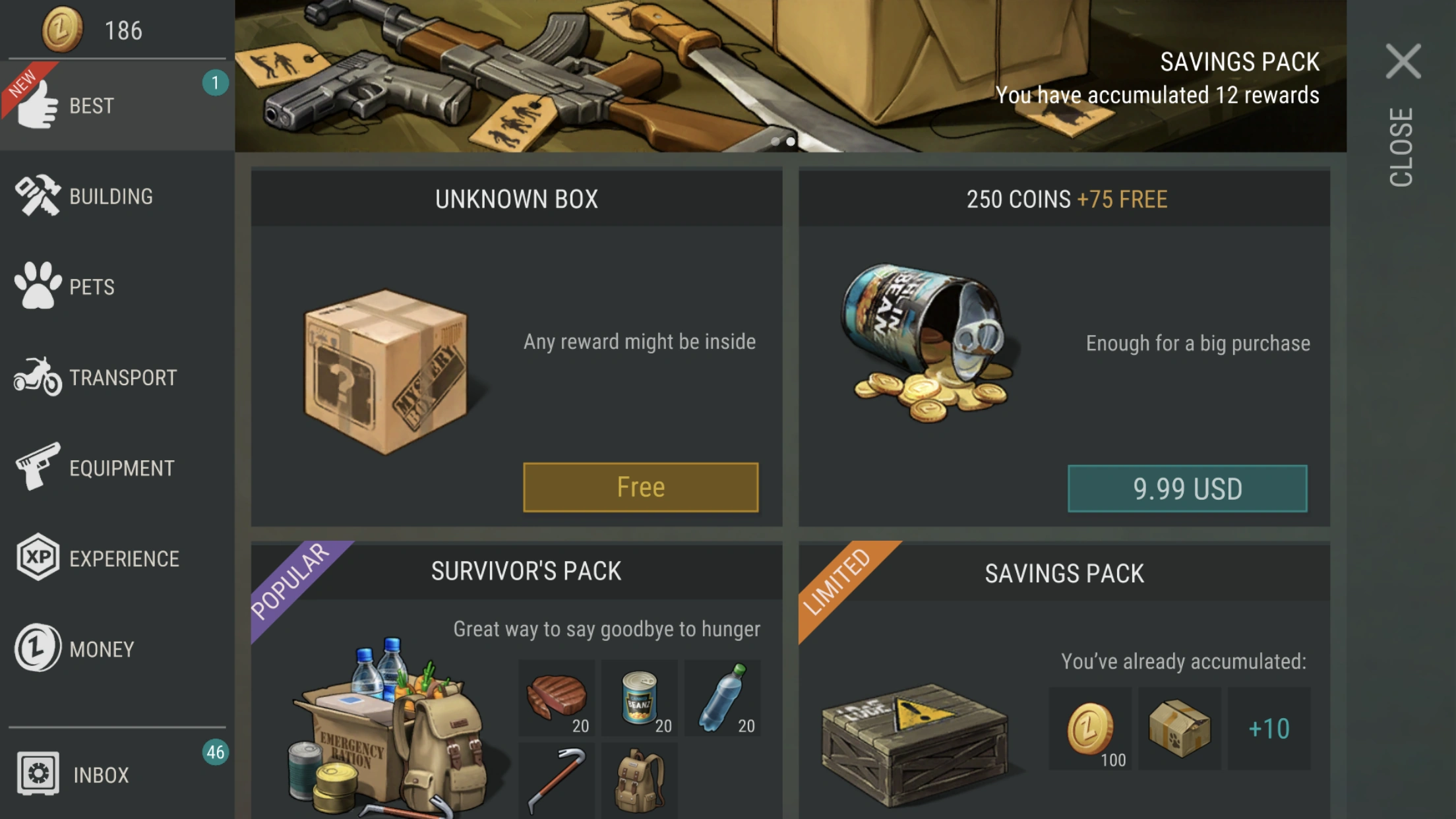The width and height of the screenshot is (1456, 819).
Task: Select the pistol Equipment icon
Action: point(41,468)
